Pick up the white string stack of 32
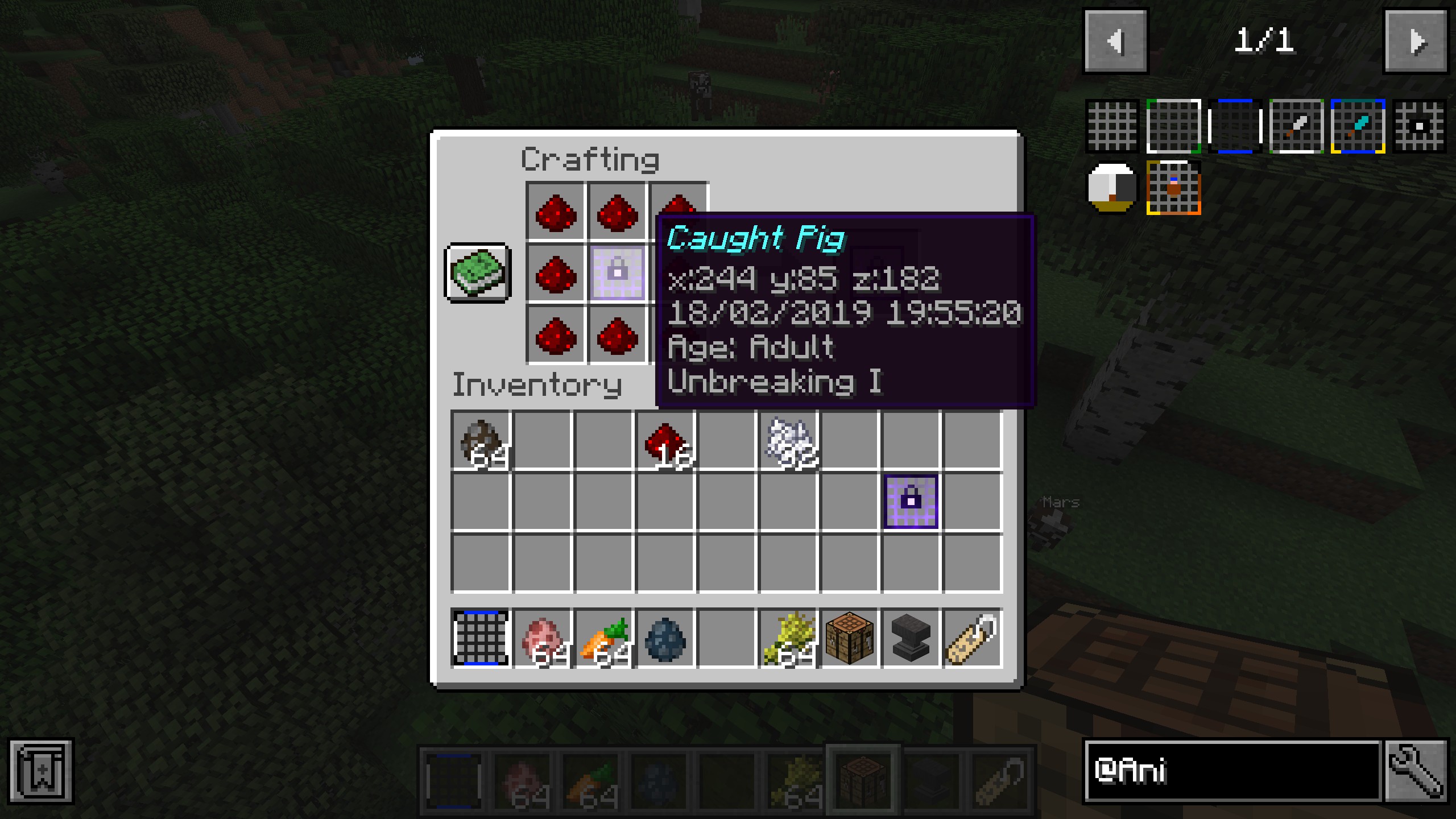The width and height of the screenshot is (1456, 819). (789, 441)
